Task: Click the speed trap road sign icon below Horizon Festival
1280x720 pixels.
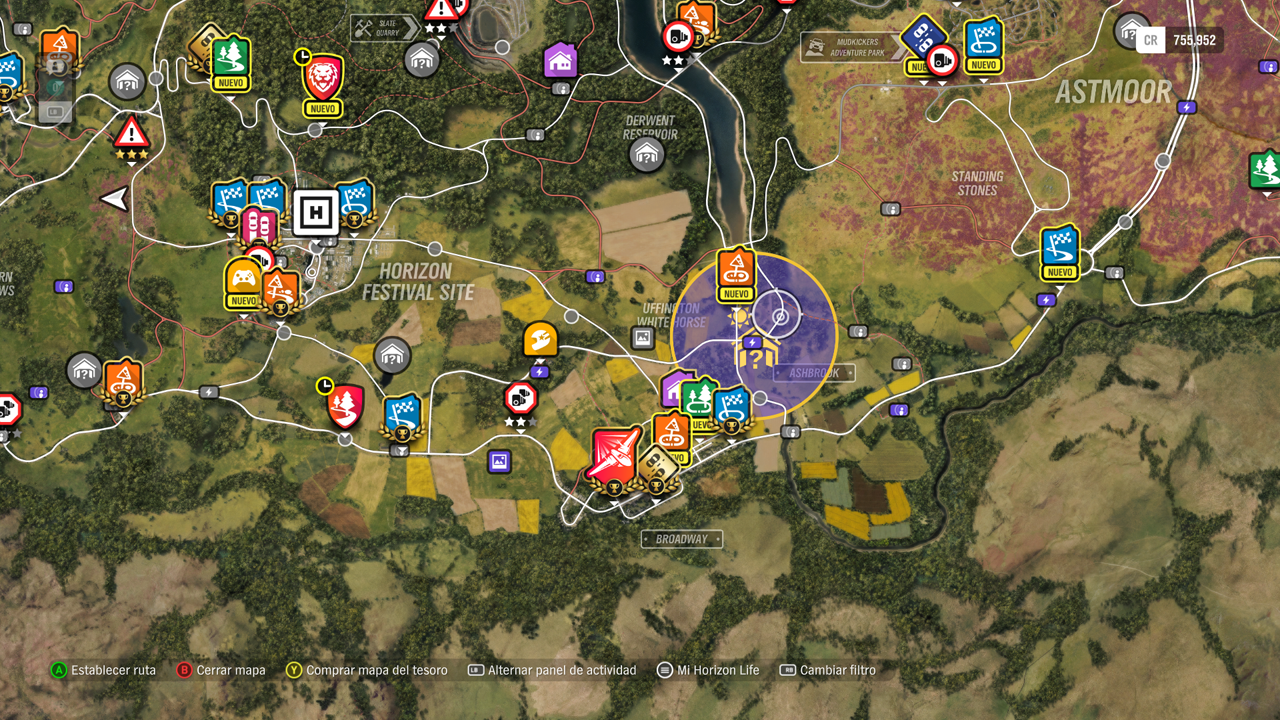Action: (522, 399)
